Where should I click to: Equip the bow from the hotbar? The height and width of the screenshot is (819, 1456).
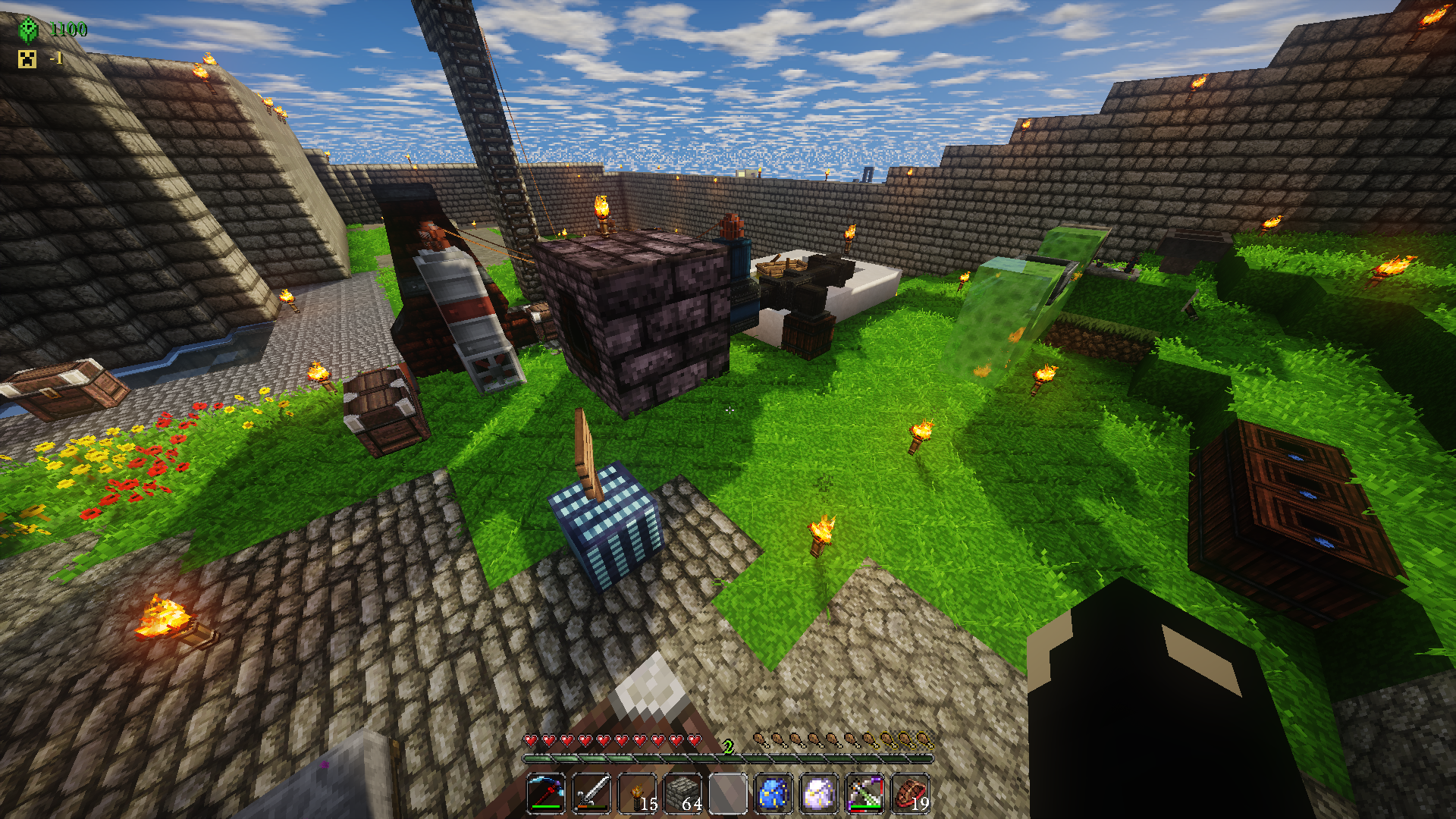(864, 794)
